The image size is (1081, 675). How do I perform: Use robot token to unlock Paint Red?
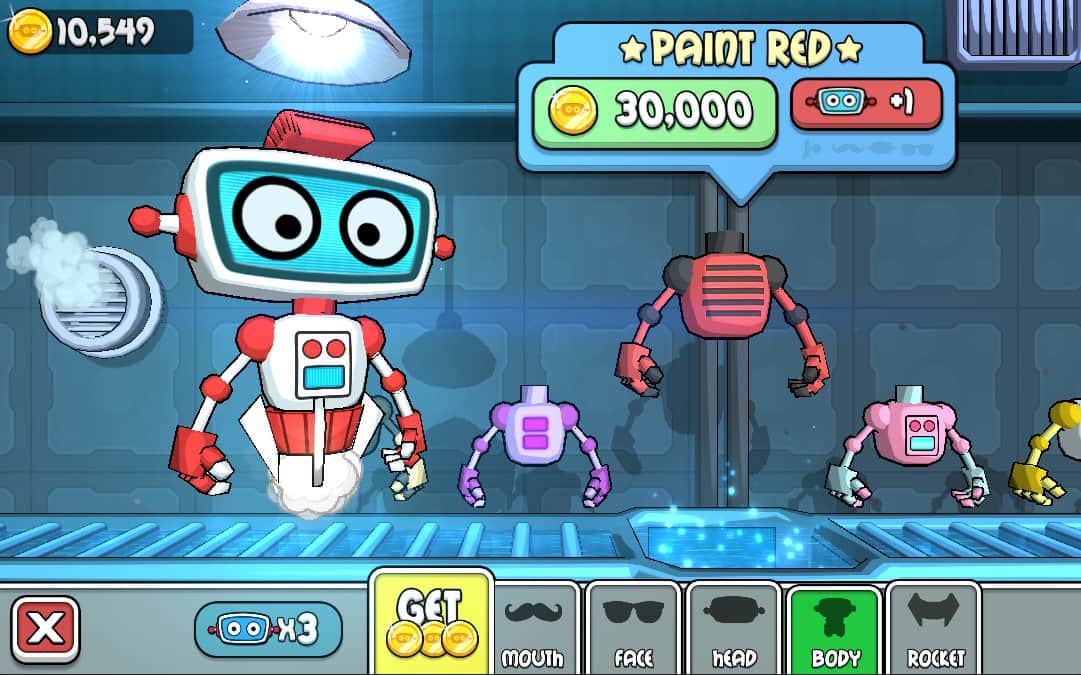coord(866,105)
